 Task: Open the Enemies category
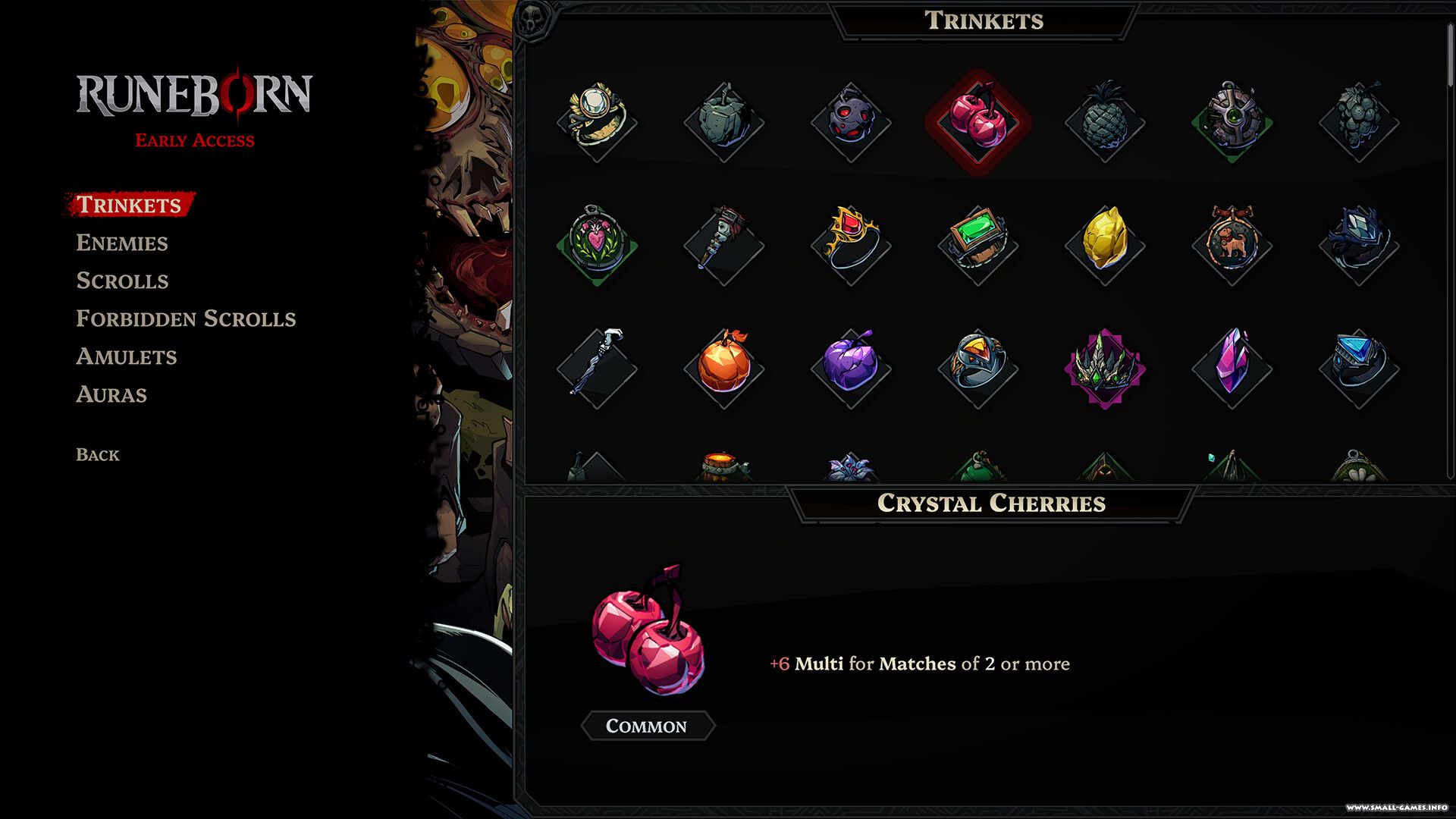point(122,243)
